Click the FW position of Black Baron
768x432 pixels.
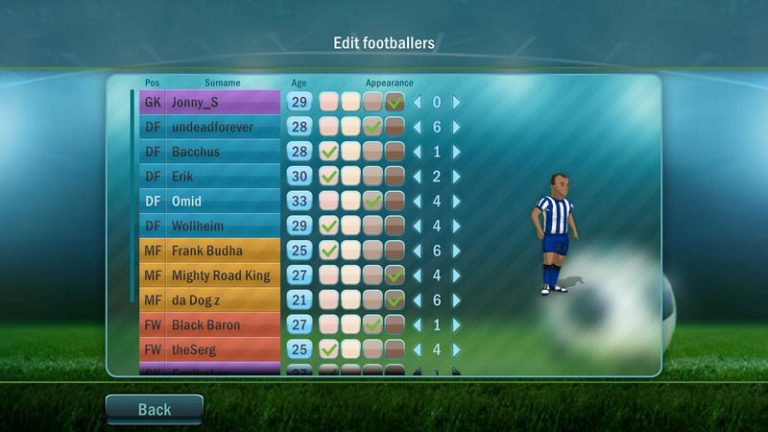click(152, 325)
